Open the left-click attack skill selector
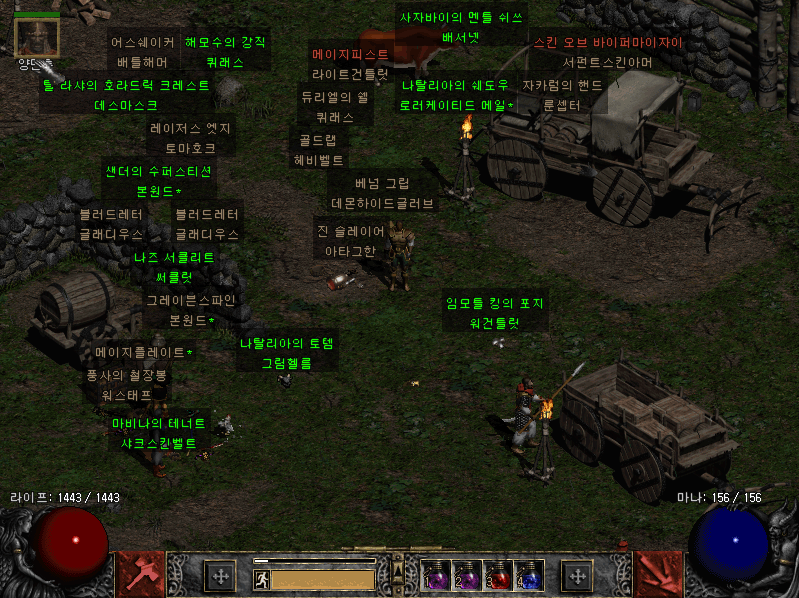 (138, 572)
